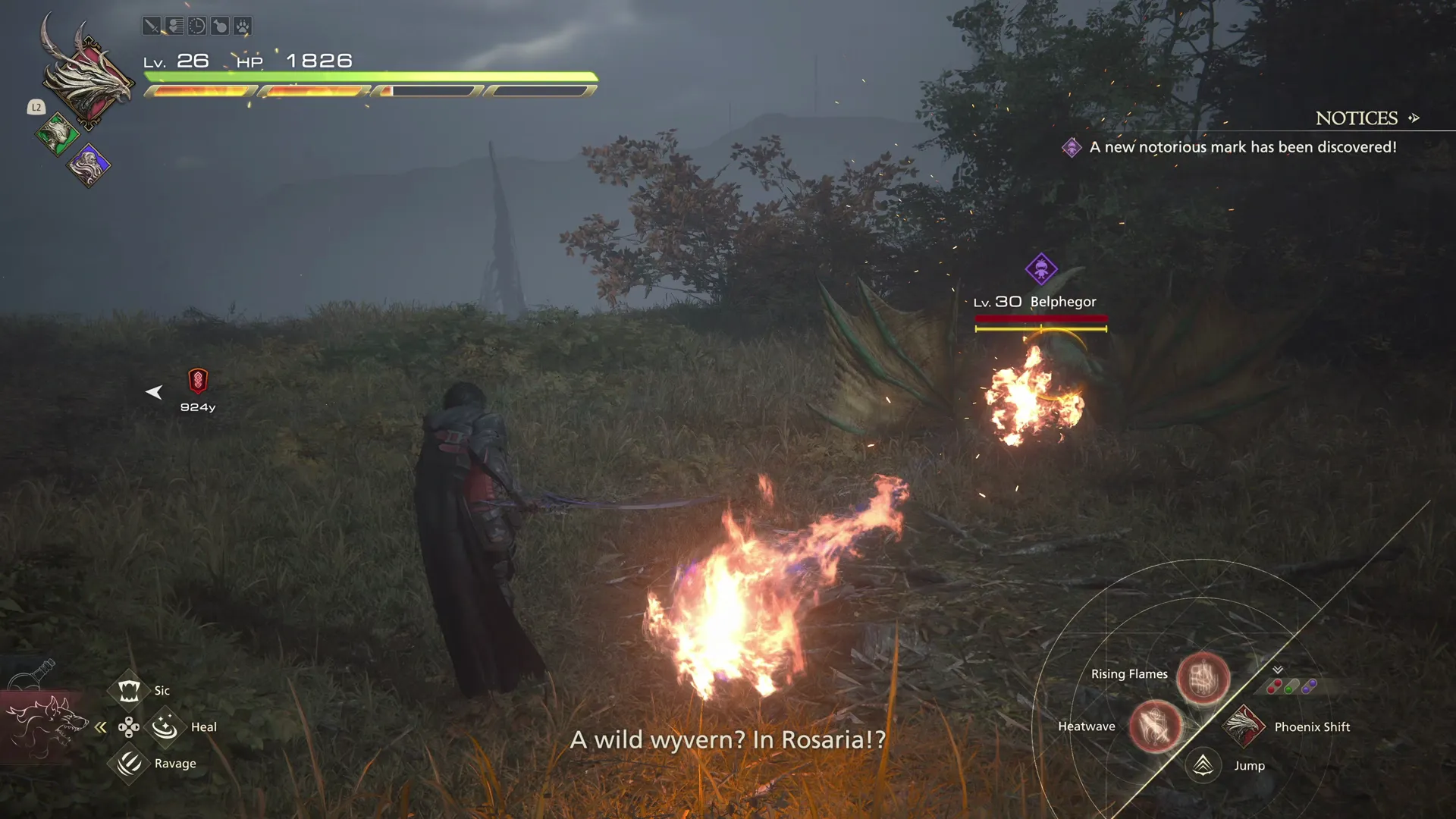Open the paw pet command icon

coord(244,25)
